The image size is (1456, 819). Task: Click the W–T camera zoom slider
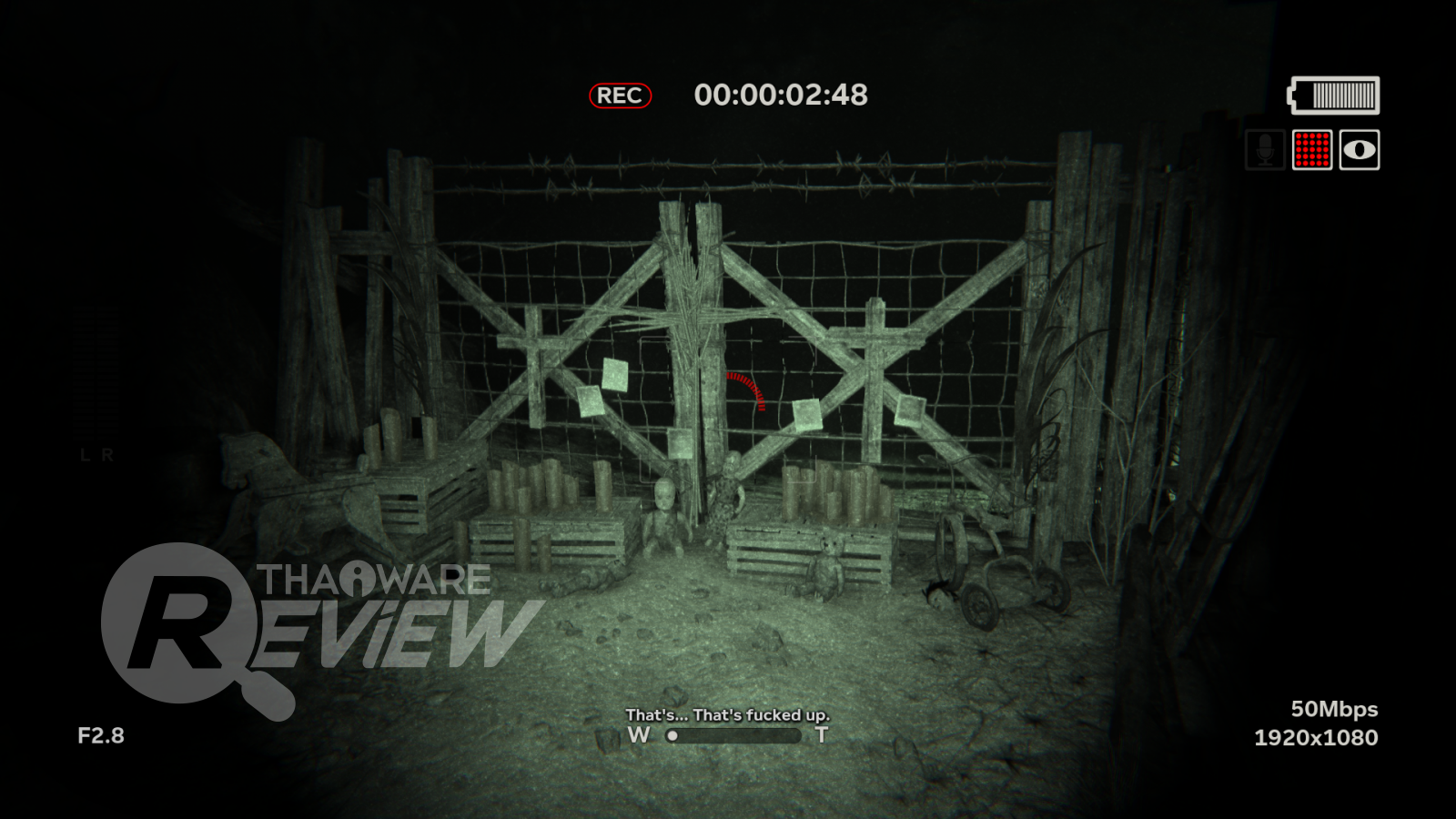coord(733,735)
